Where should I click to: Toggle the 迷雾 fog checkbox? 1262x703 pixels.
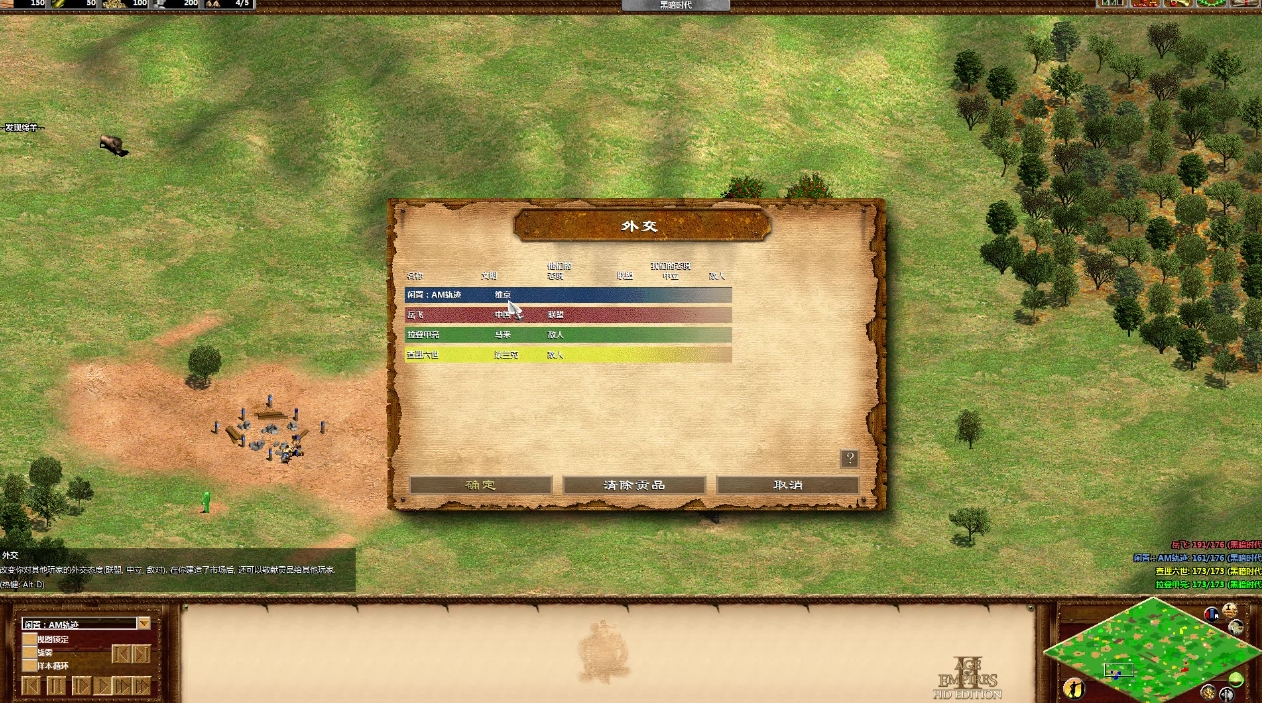point(29,652)
